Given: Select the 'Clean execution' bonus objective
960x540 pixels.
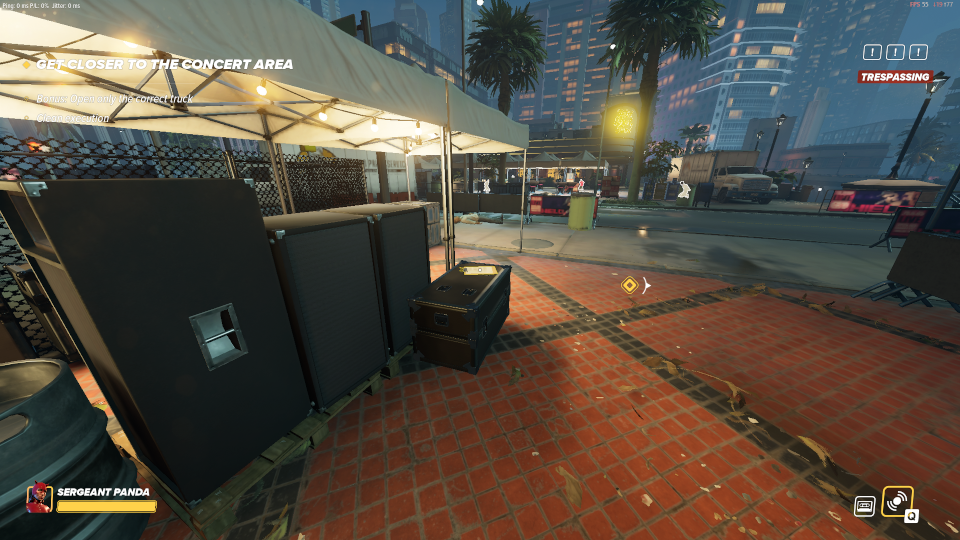Looking at the screenshot, I should coord(73,118).
